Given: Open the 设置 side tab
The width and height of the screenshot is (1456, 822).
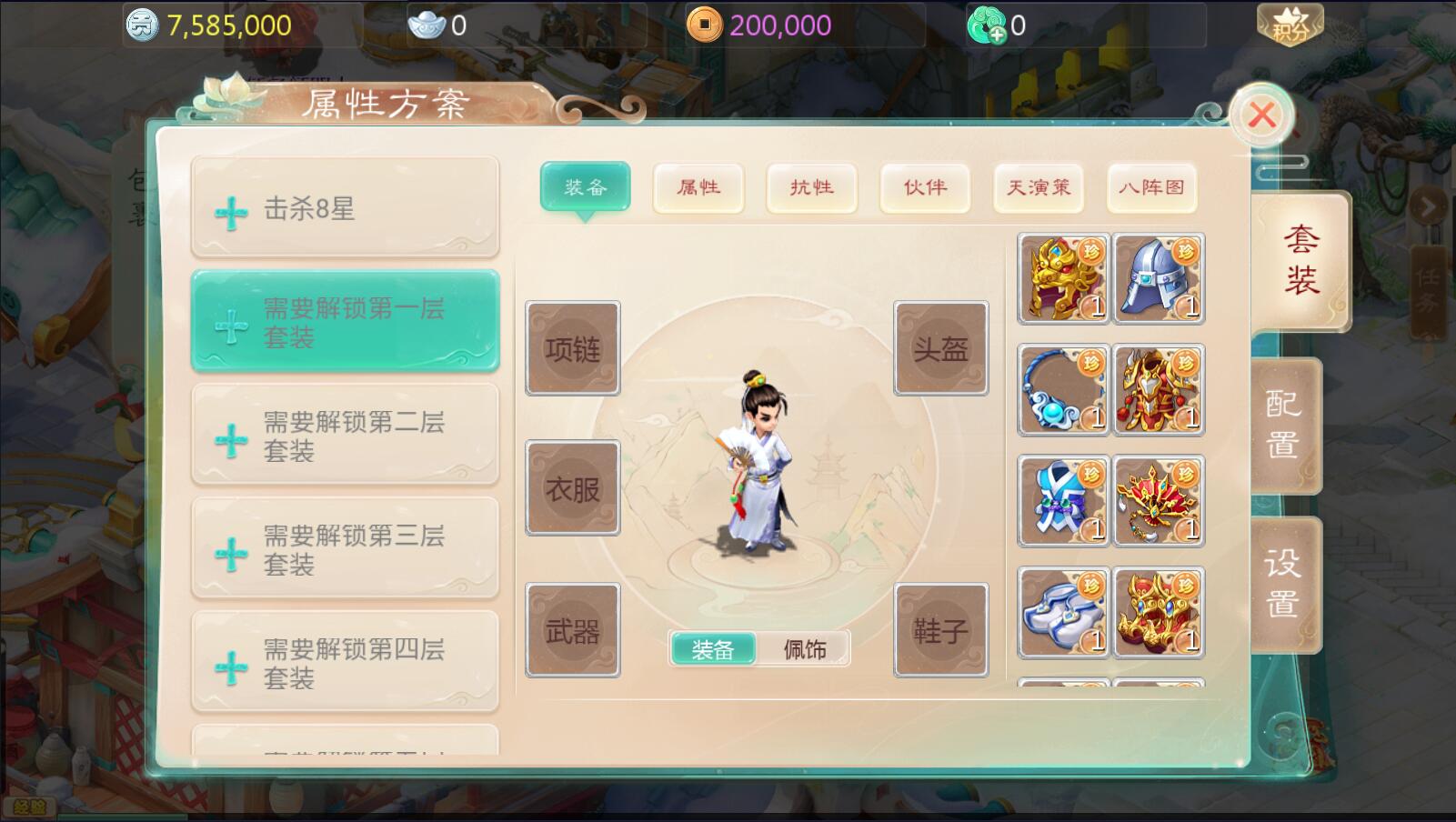Looking at the screenshot, I should point(1283,584).
